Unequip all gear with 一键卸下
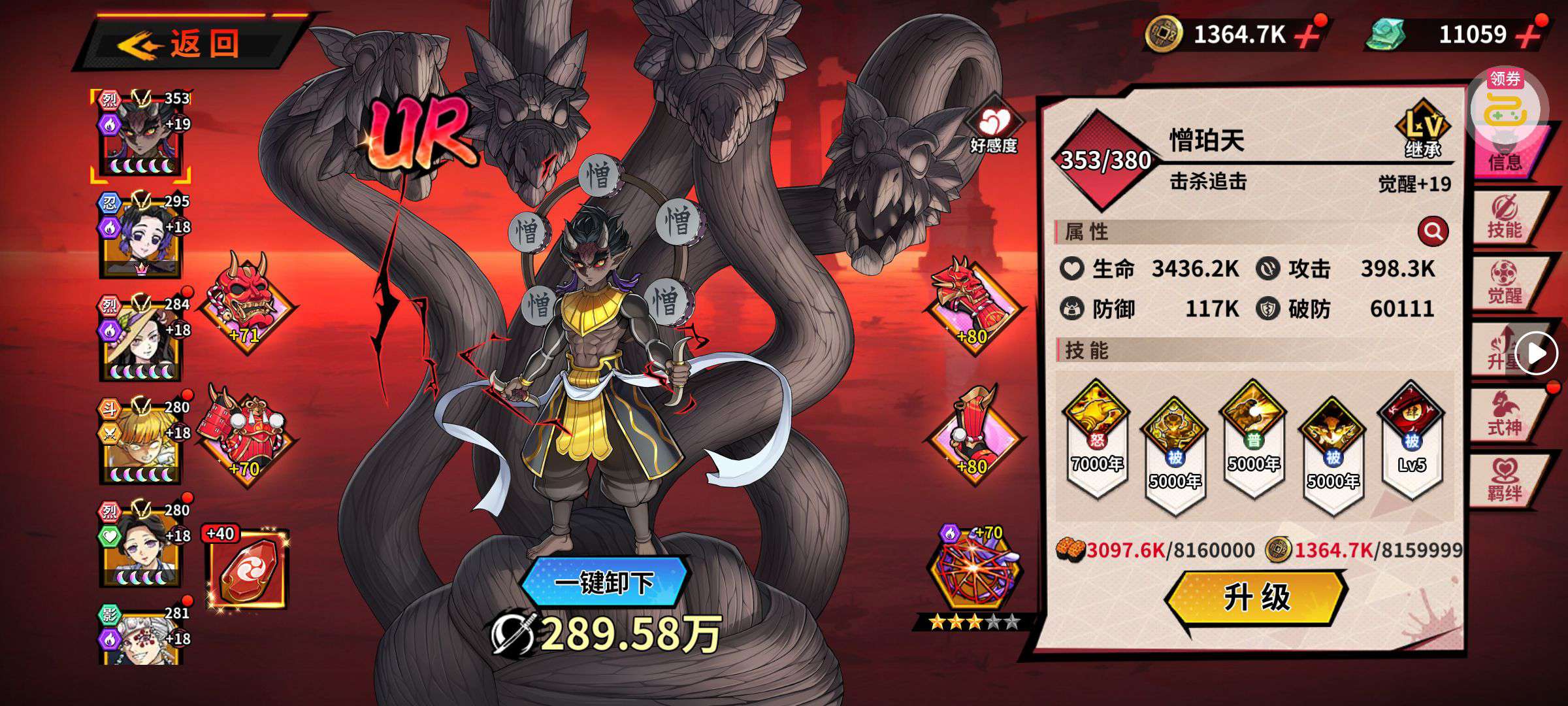The width and height of the screenshot is (1568, 706). (x=604, y=582)
